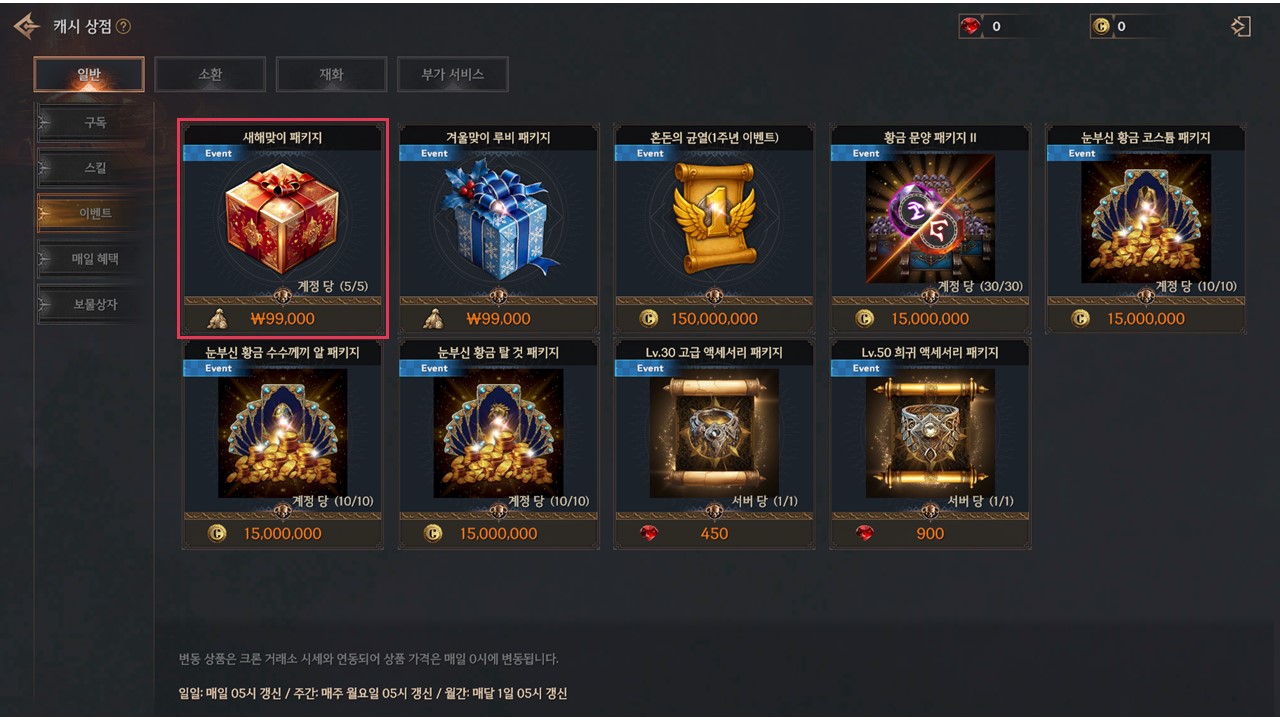Image resolution: width=1280 pixels, height=720 pixels.
Task: Open the 소환 tab
Action: [210, 74]
